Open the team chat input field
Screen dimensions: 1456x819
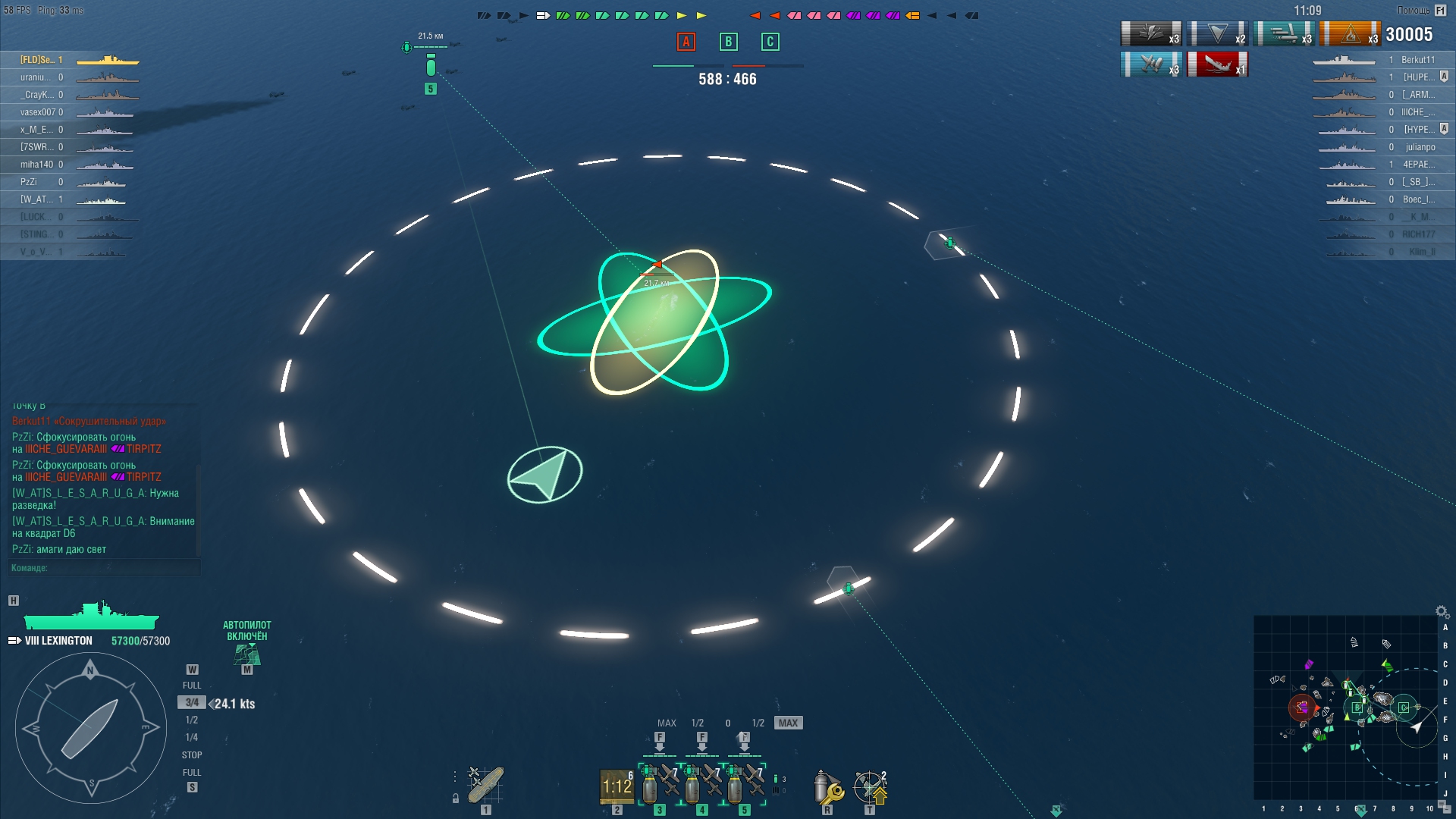pyautogui.click(x=105, y=568)
